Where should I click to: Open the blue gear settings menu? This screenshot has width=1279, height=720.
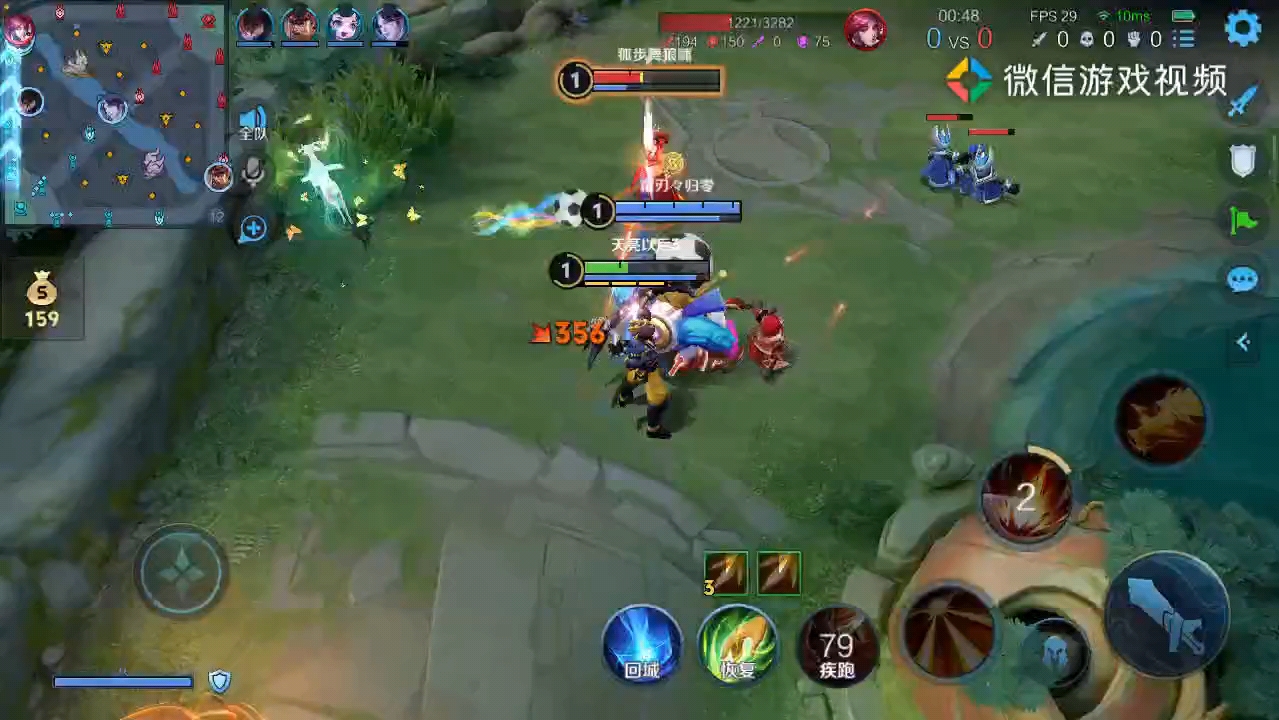tap(1243, 28)
